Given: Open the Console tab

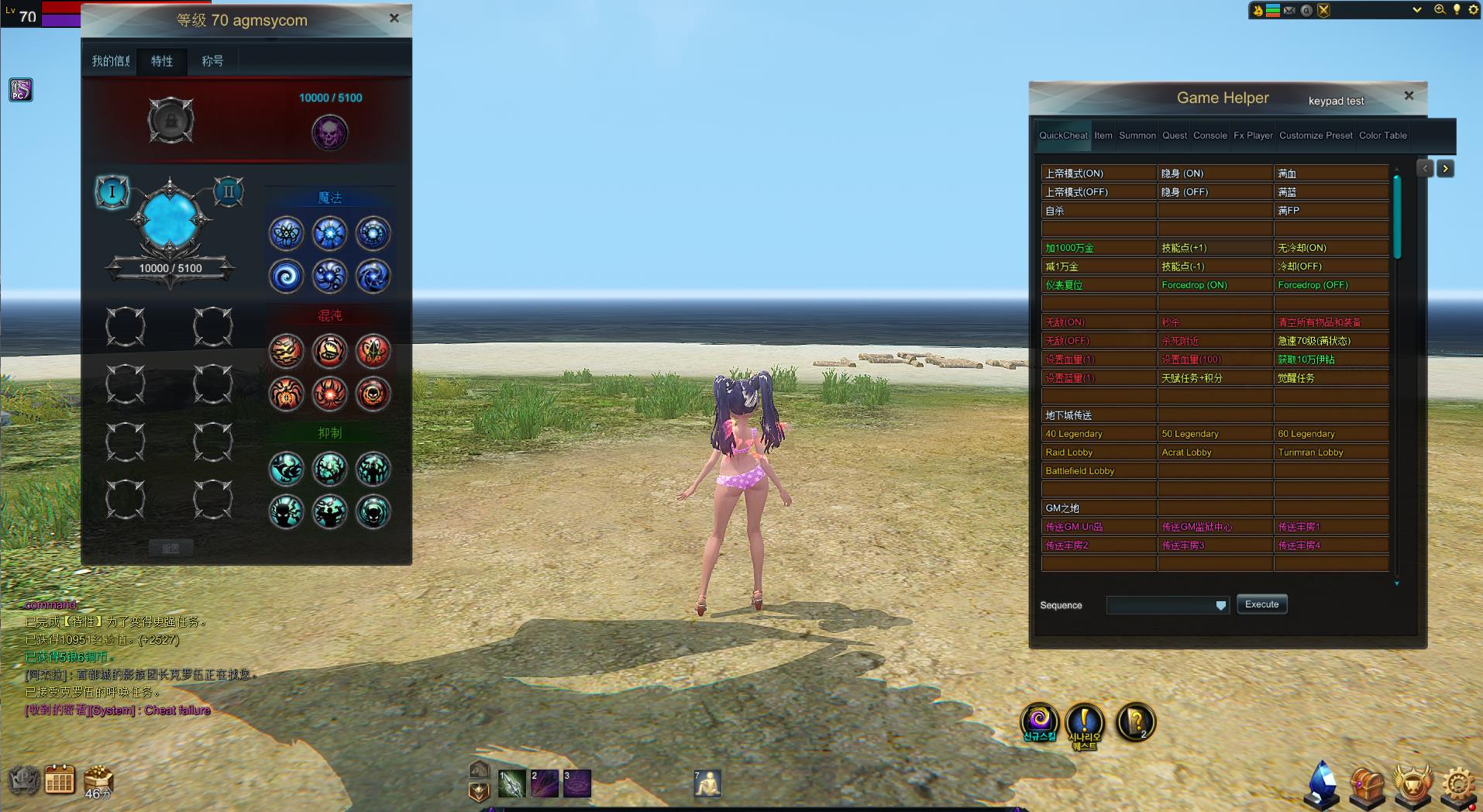Looking at the screenshot, I should [1209, 136].
